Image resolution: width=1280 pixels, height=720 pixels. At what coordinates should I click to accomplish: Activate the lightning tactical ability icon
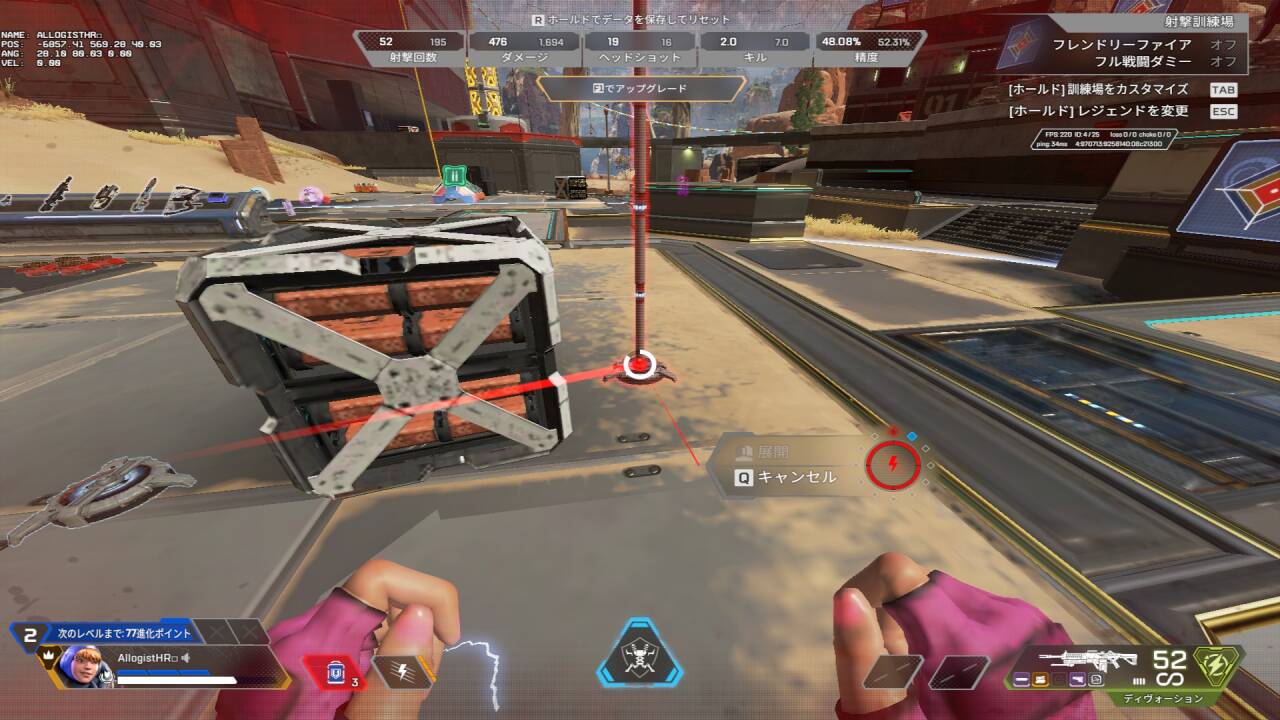click(x=403, y=671)
